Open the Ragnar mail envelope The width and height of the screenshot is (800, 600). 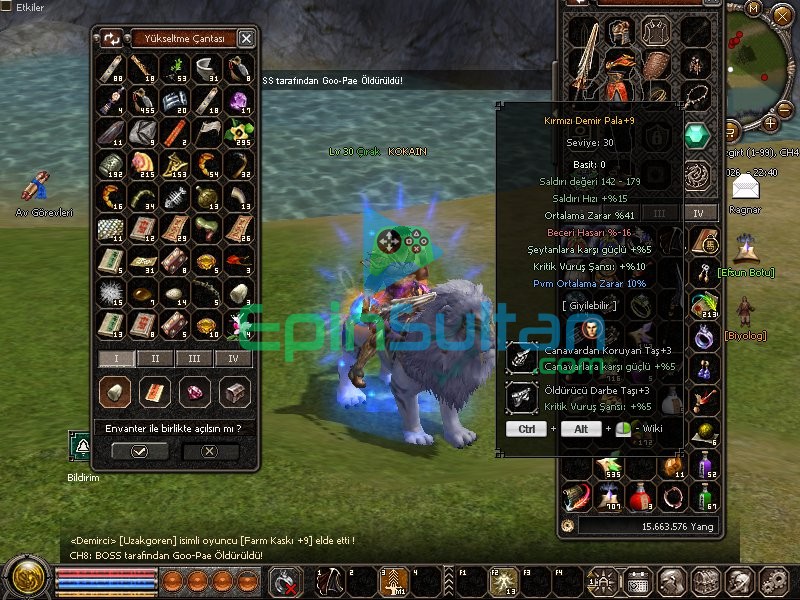[x=745, y=187]
